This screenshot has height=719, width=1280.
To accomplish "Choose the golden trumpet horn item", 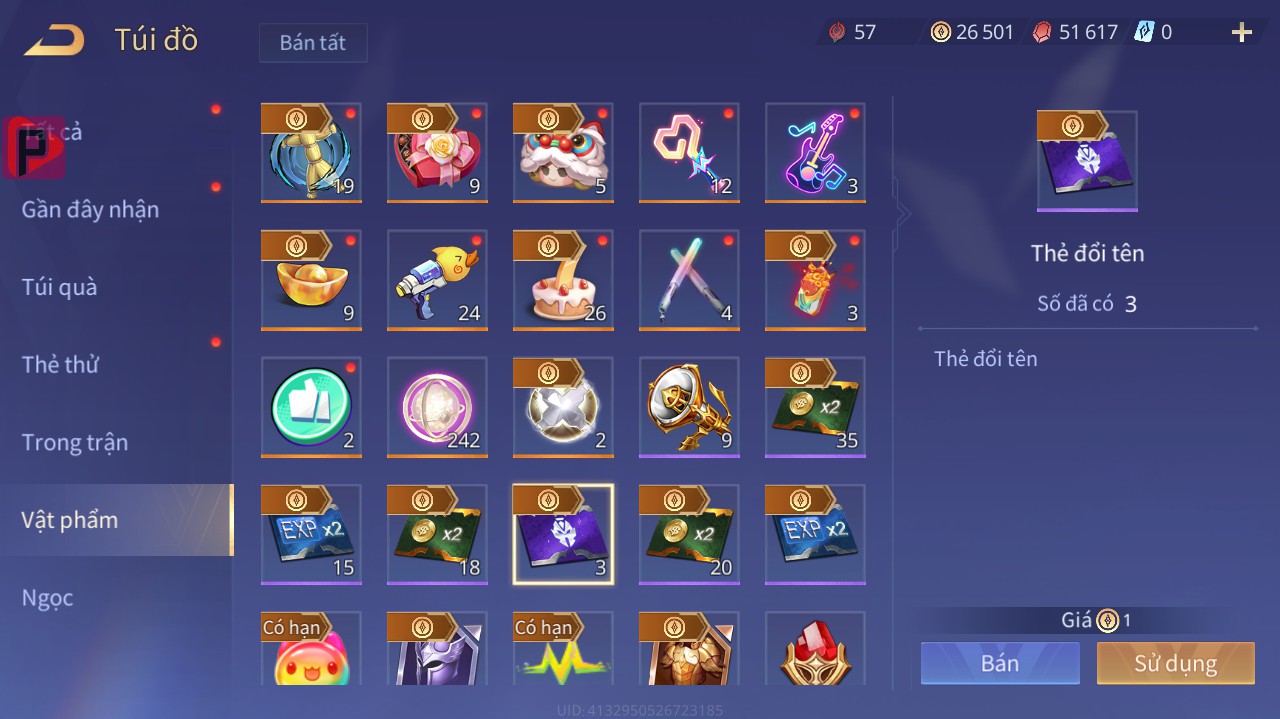I will (689, 407).
